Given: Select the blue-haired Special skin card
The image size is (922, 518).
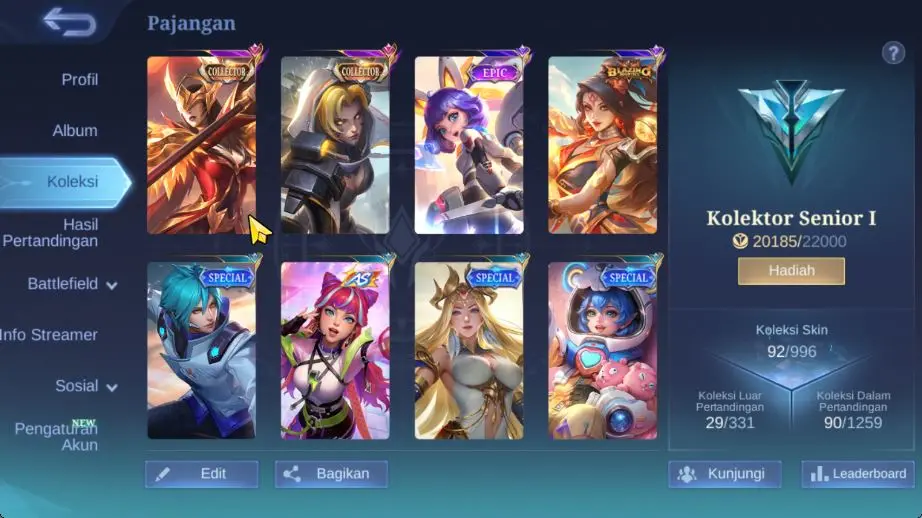Looking at the screenshot, I should point(202,351).
